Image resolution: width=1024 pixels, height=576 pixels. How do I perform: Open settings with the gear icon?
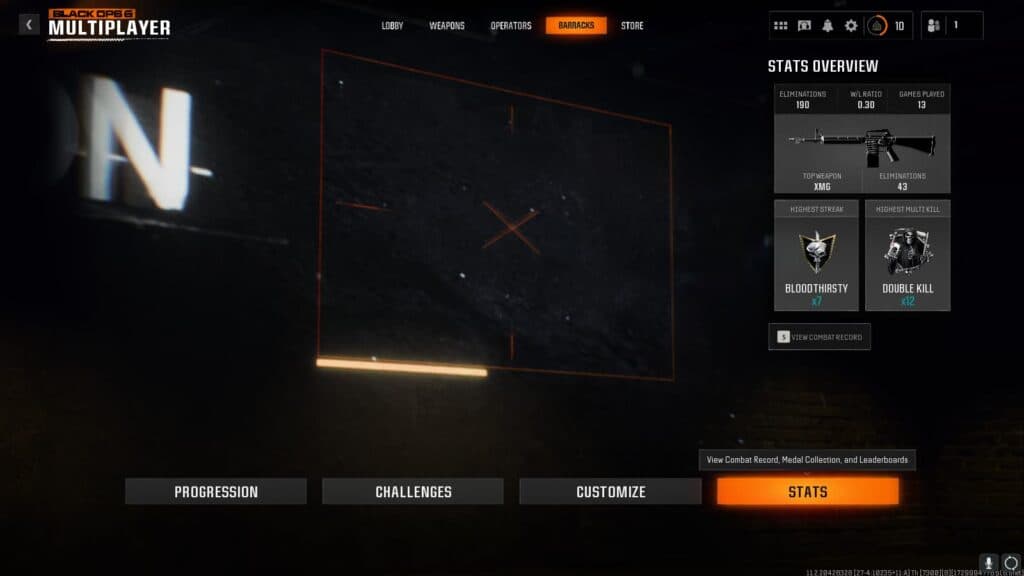pos(851,26)
